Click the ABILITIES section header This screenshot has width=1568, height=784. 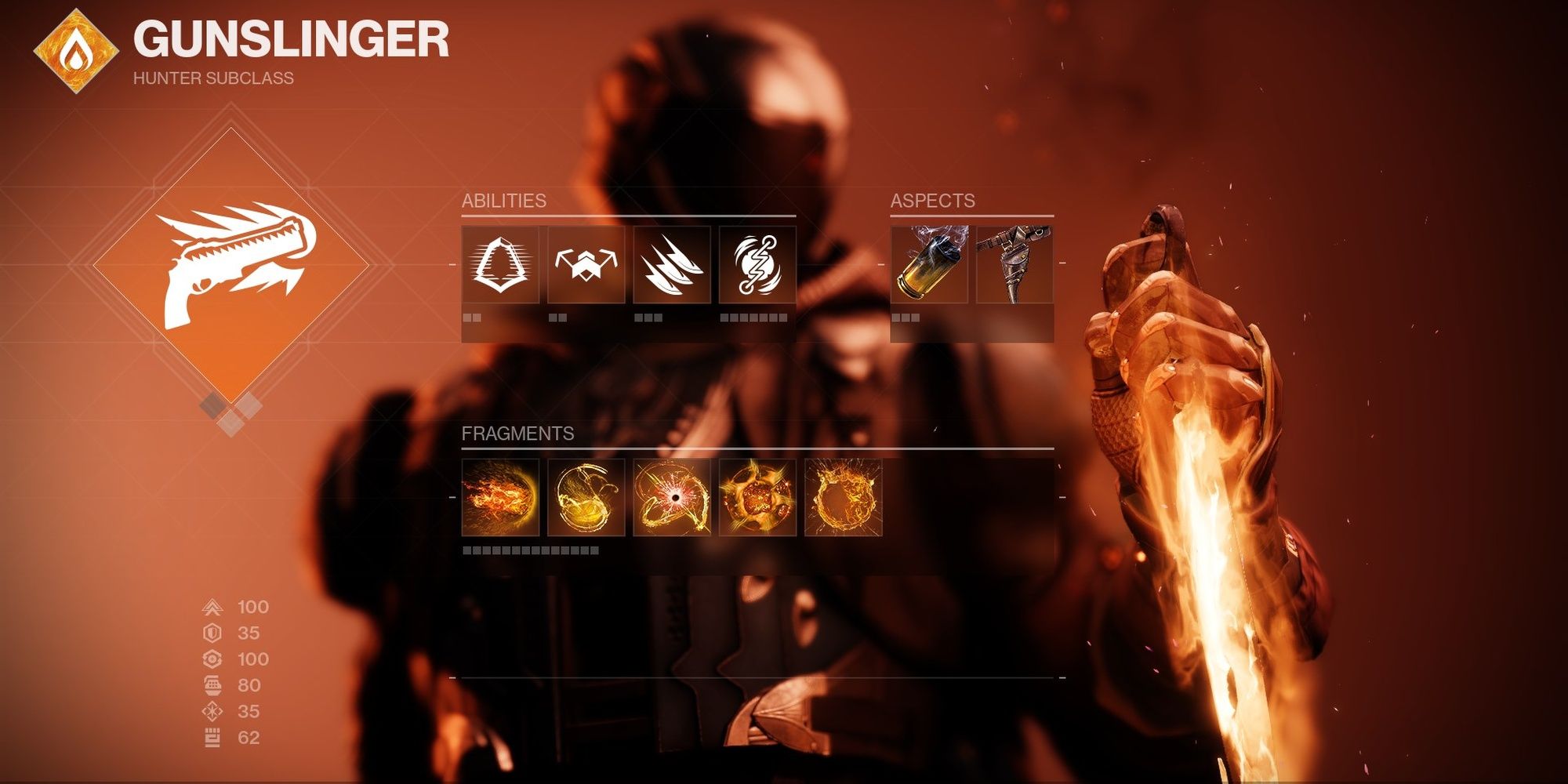(506, 201)
